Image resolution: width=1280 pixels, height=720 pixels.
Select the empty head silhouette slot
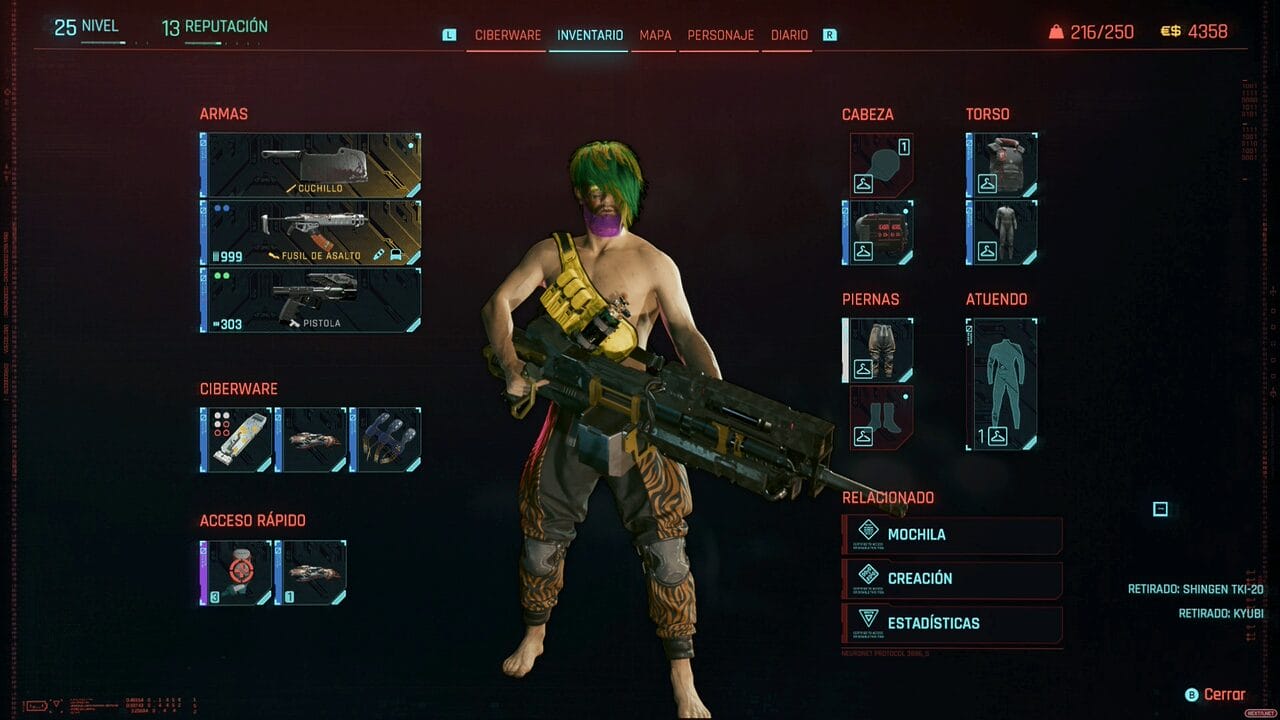click(x=880, y=165)
